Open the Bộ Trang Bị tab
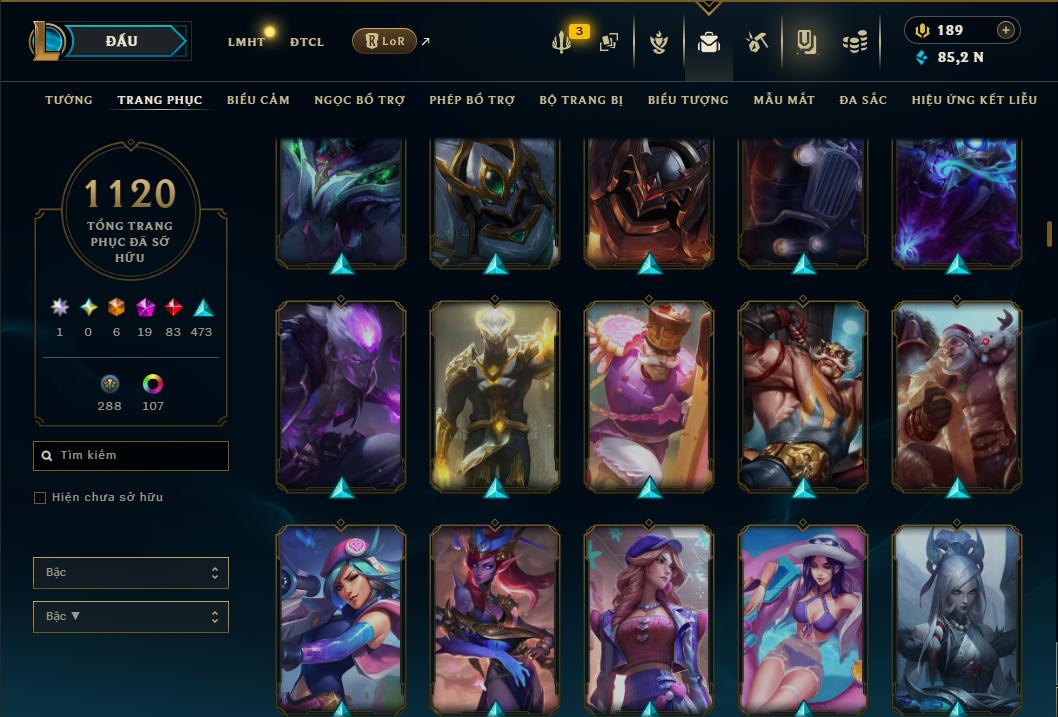The image size is (1058, 717). click(x=581, y=100)
